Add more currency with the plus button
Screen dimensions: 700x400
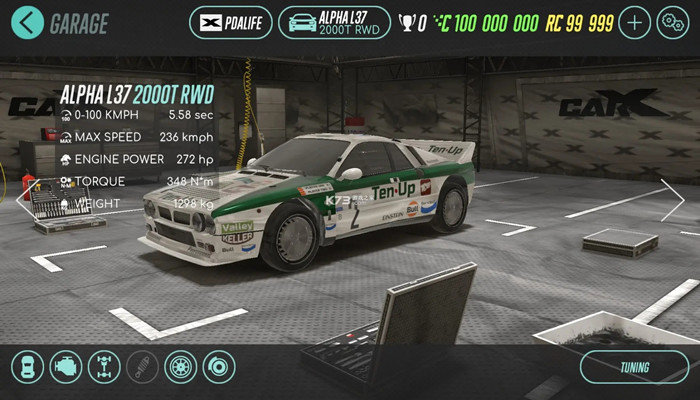[x=633, y=21]
